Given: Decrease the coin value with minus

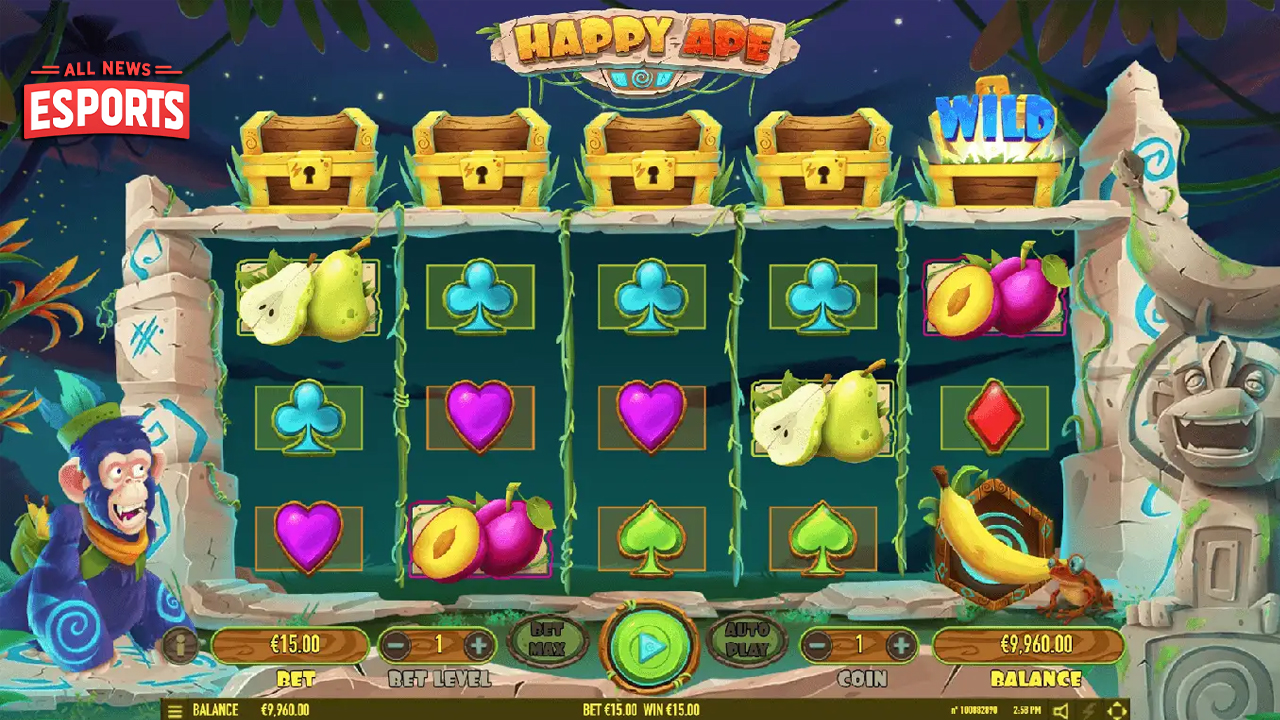Looking at the screenshot, I should 817,645.
